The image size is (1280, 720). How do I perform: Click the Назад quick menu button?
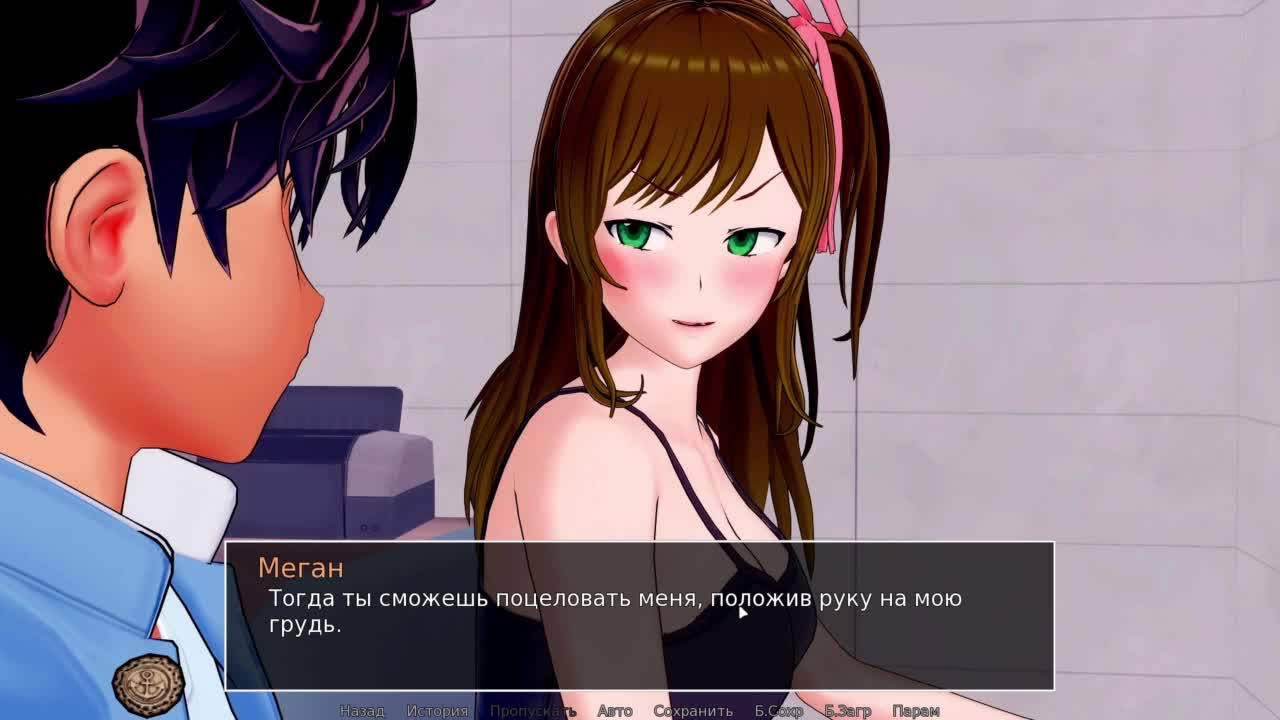pyautogui.click(x=361, y=711)
